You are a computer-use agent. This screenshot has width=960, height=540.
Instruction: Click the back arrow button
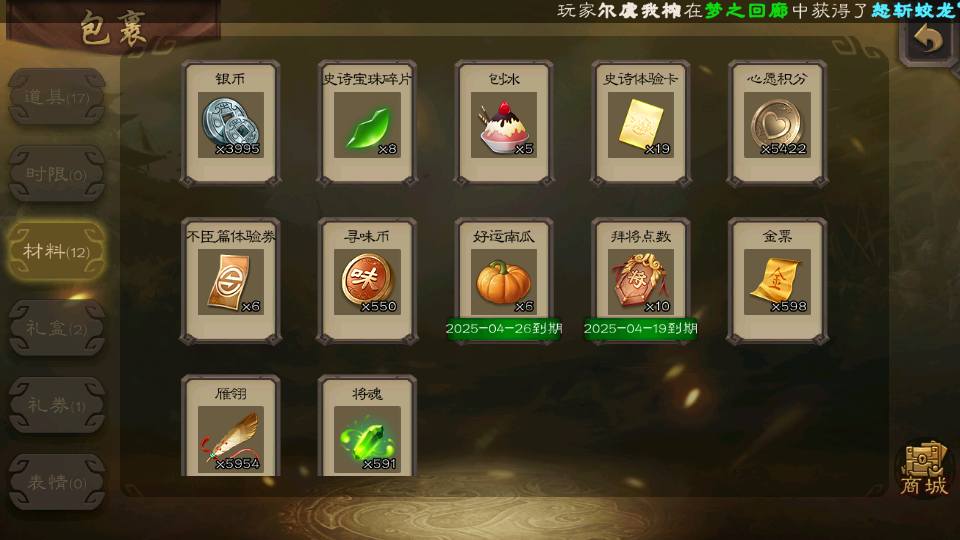point(929,40)
